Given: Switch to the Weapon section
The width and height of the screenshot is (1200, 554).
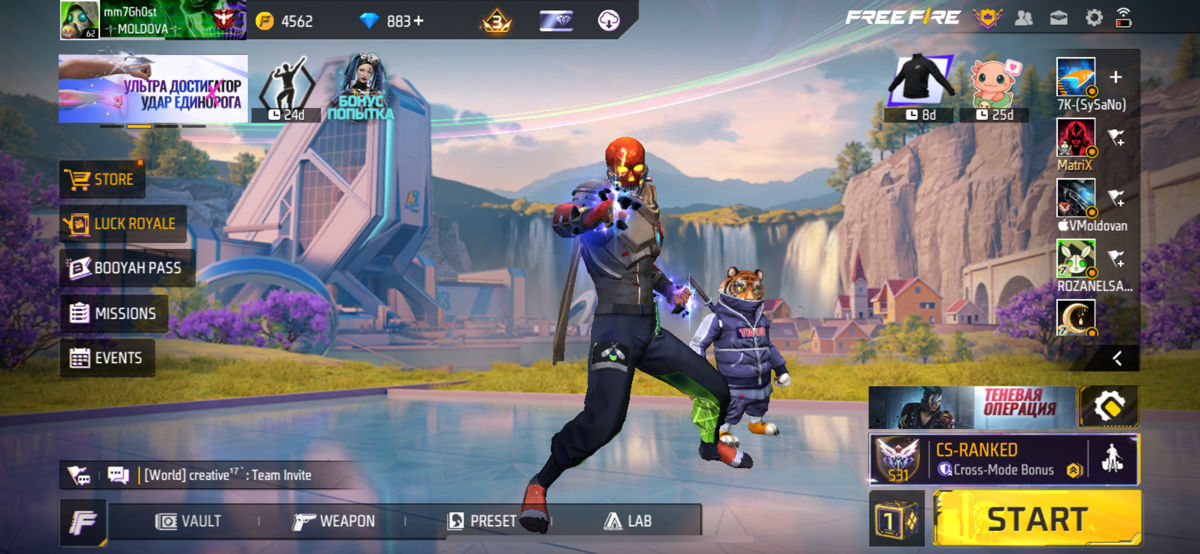Looking at the screenshot, I should click(334, 521).
